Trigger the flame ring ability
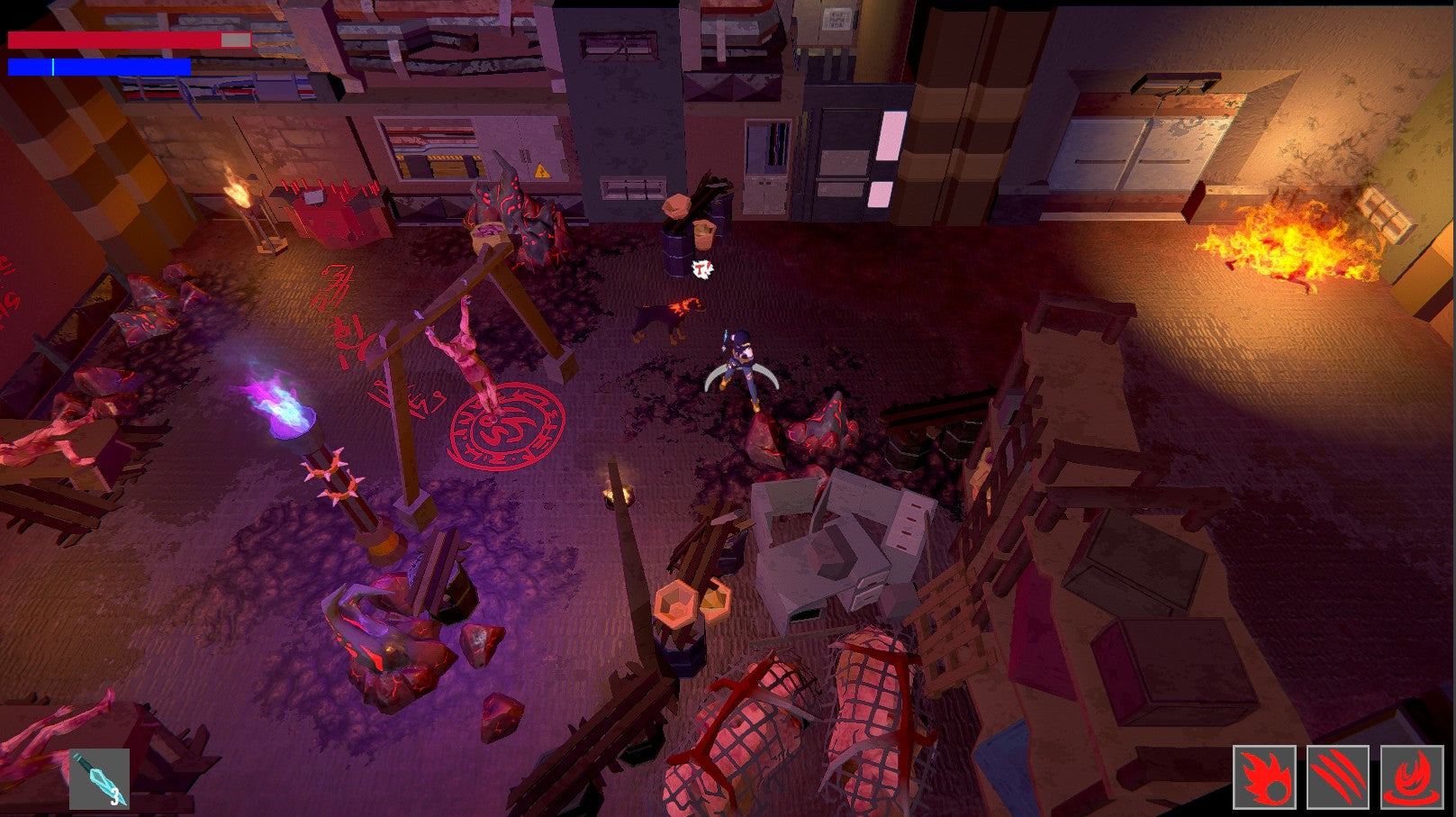The width and height of the screenshot is (1456, 817). tap(1411, 776)
